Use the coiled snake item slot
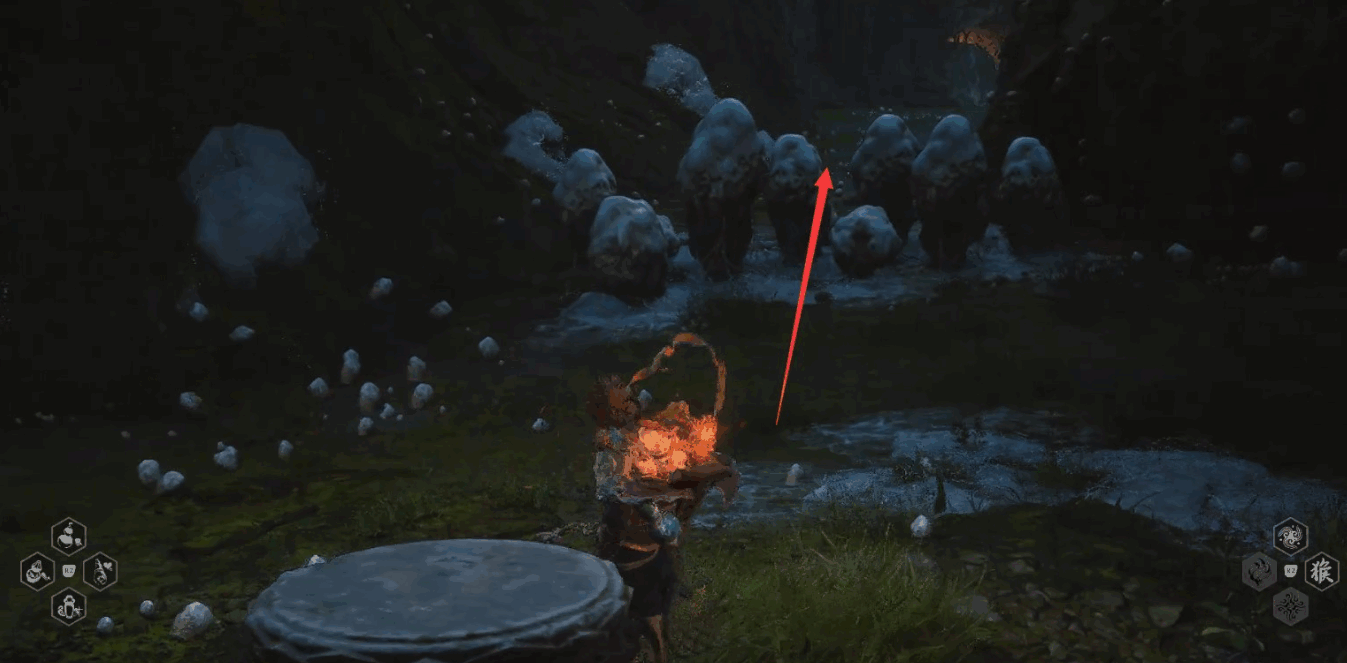This screenshot has width=1347, height=663. pyautogui.click(x=37, y=572)
